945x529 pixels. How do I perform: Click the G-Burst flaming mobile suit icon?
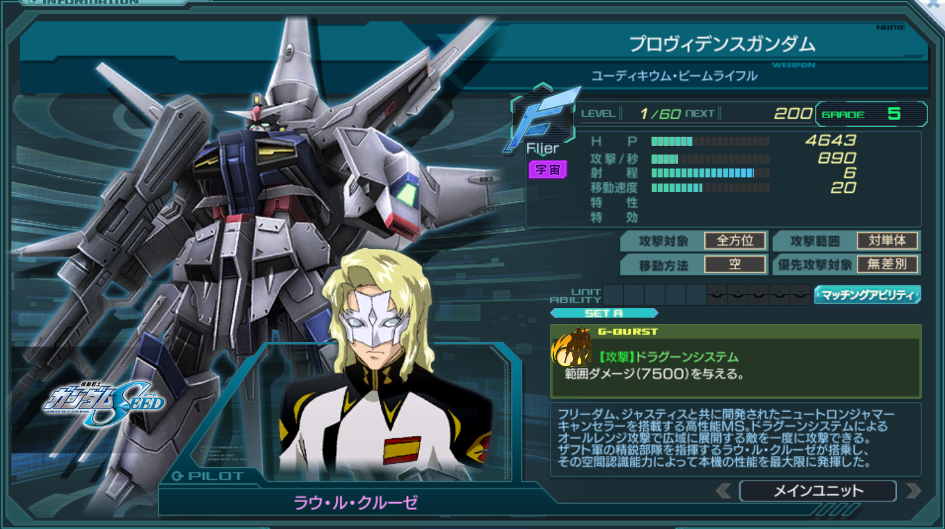pos(572,347)
